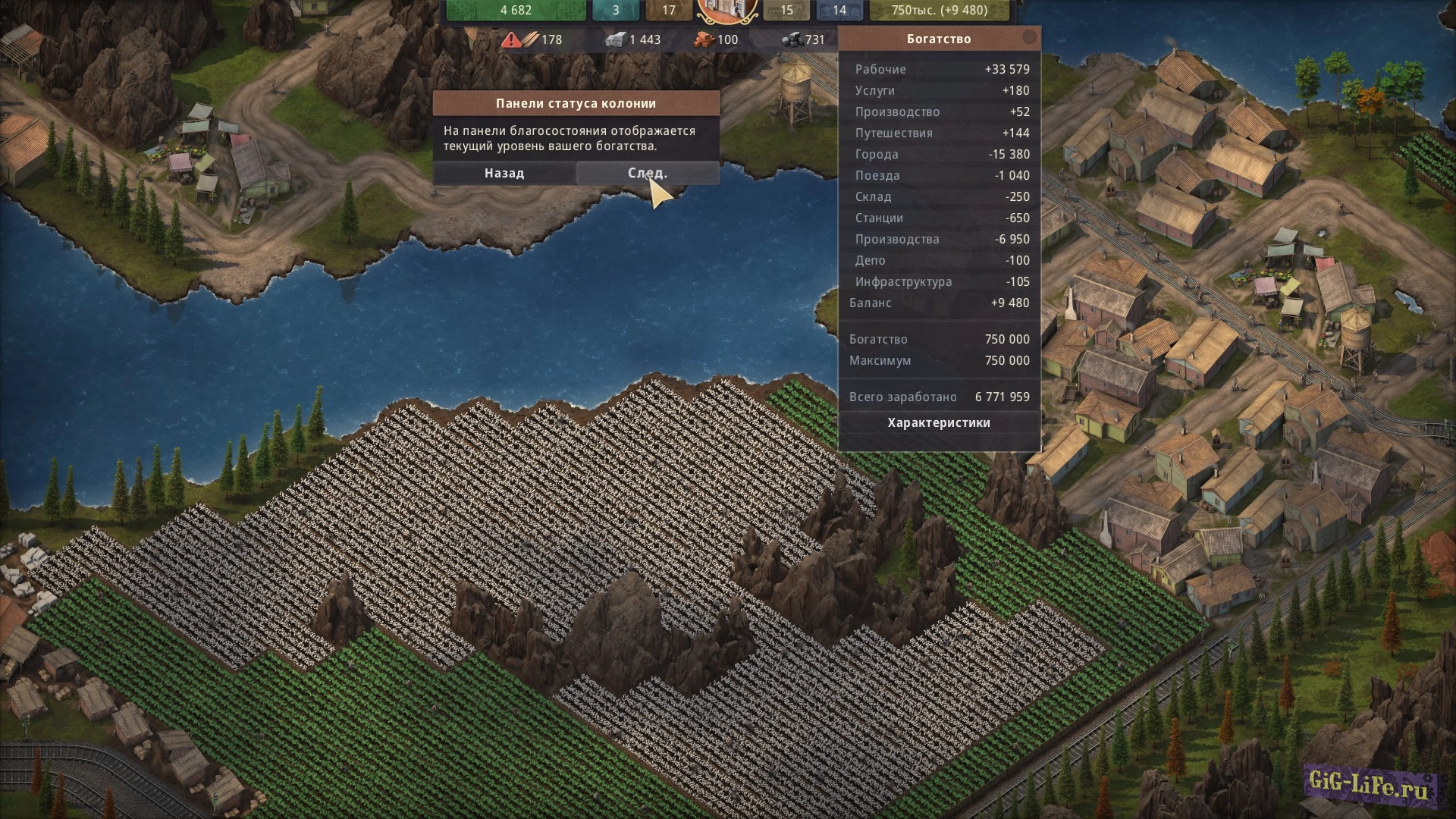The height and width of the screenshot is (819, 1456).
Task: Open the tan status panel showing 15
Action: point(786,10)
